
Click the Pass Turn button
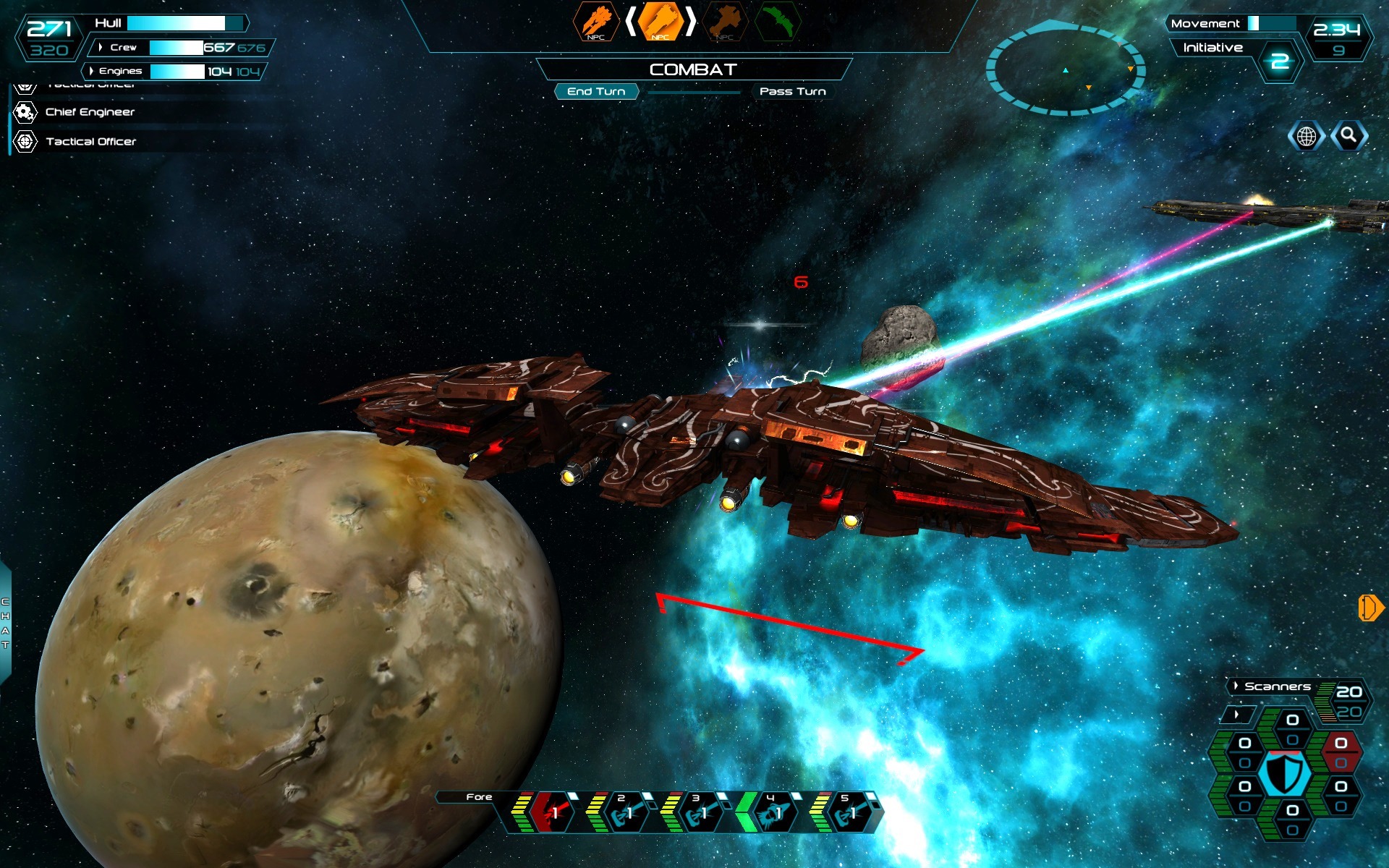tap(791, 91)
